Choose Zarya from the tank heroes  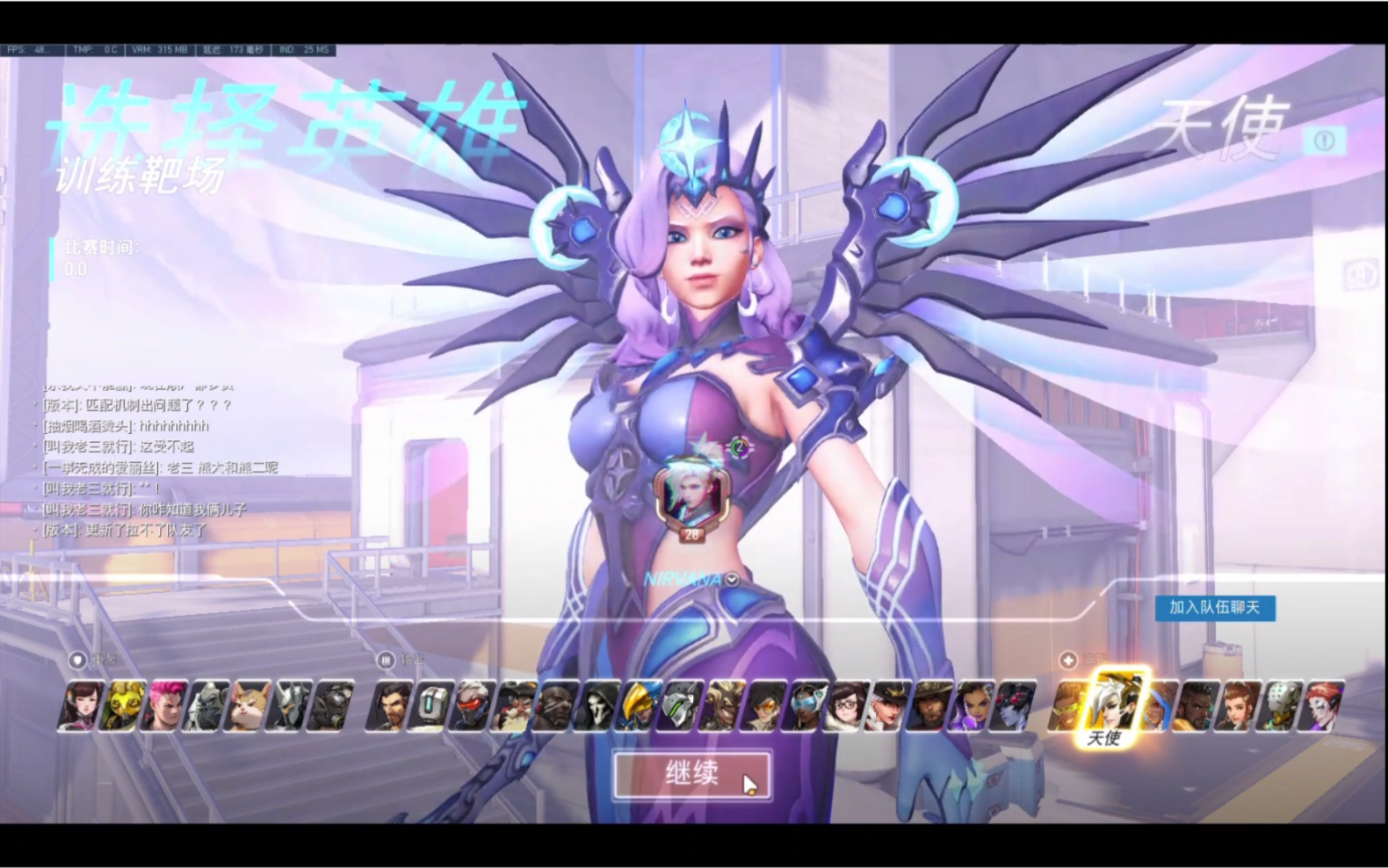164,705
